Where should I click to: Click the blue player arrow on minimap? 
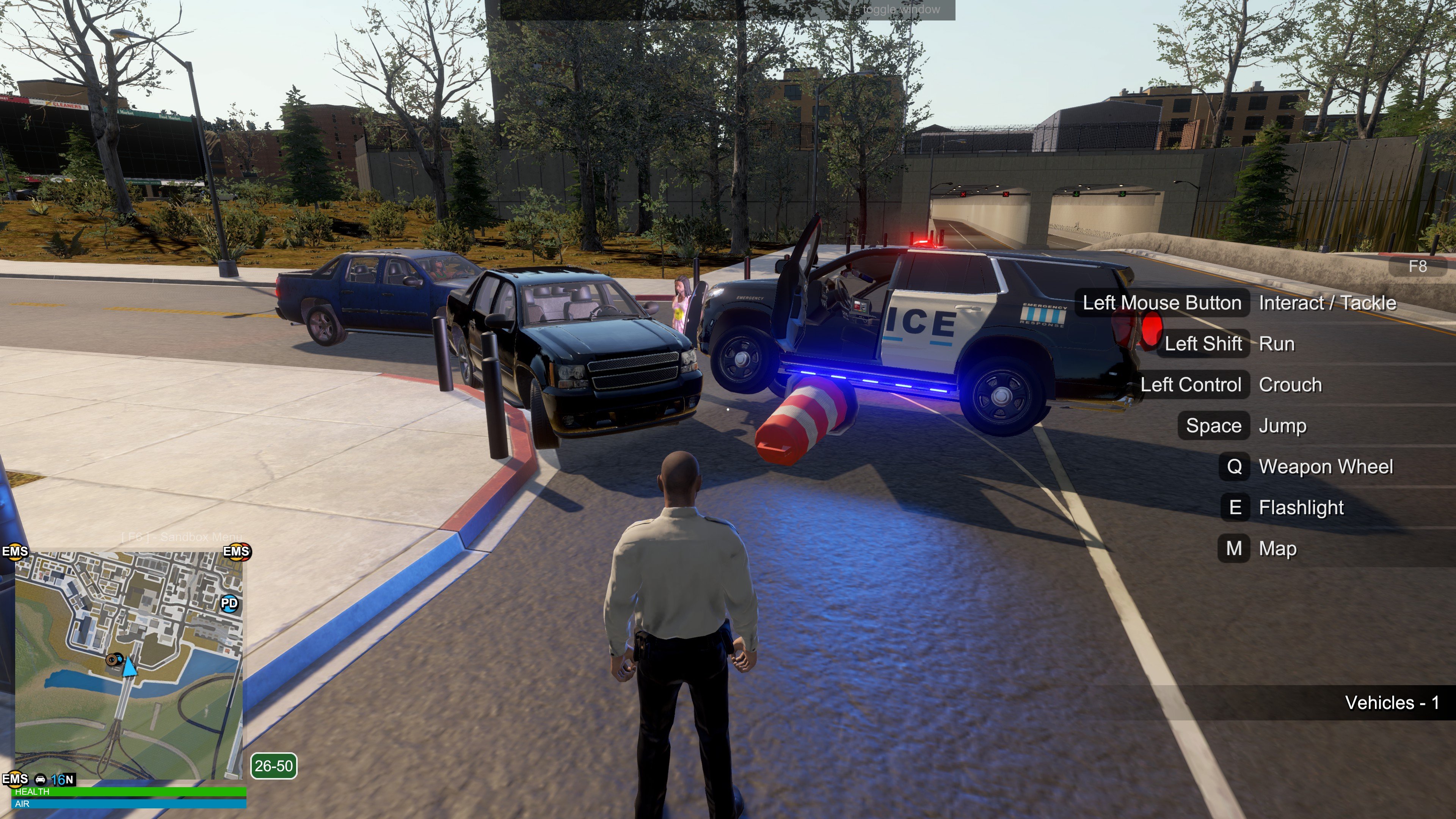coord(130,667)
